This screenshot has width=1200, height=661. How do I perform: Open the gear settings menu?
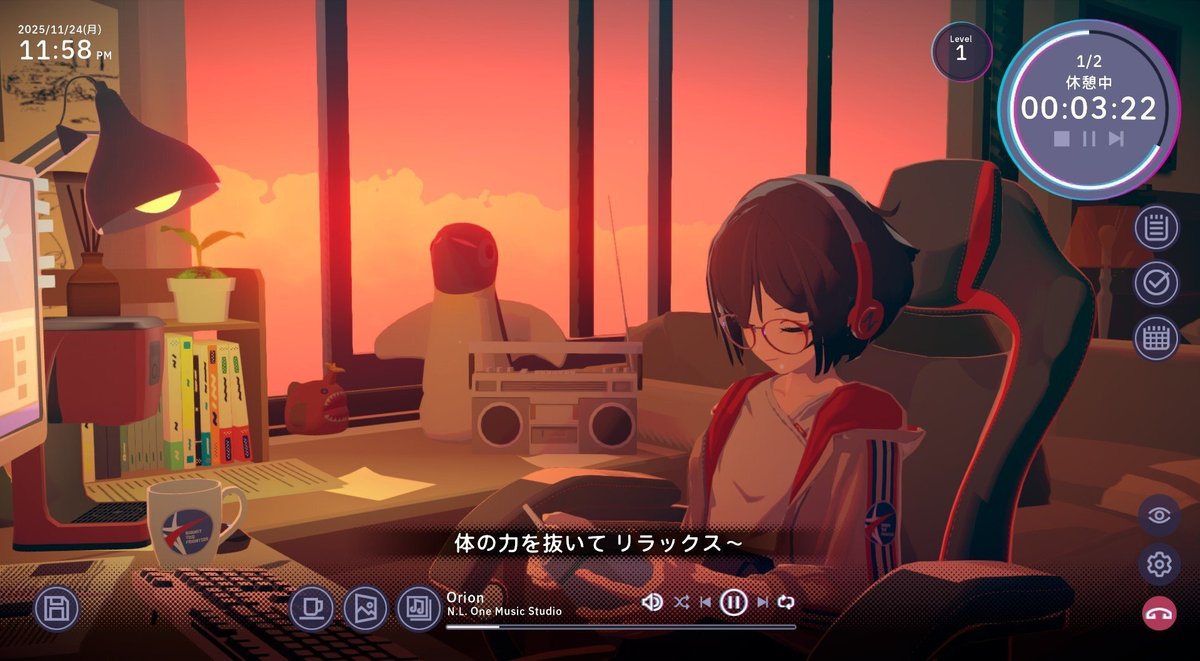1159,565
